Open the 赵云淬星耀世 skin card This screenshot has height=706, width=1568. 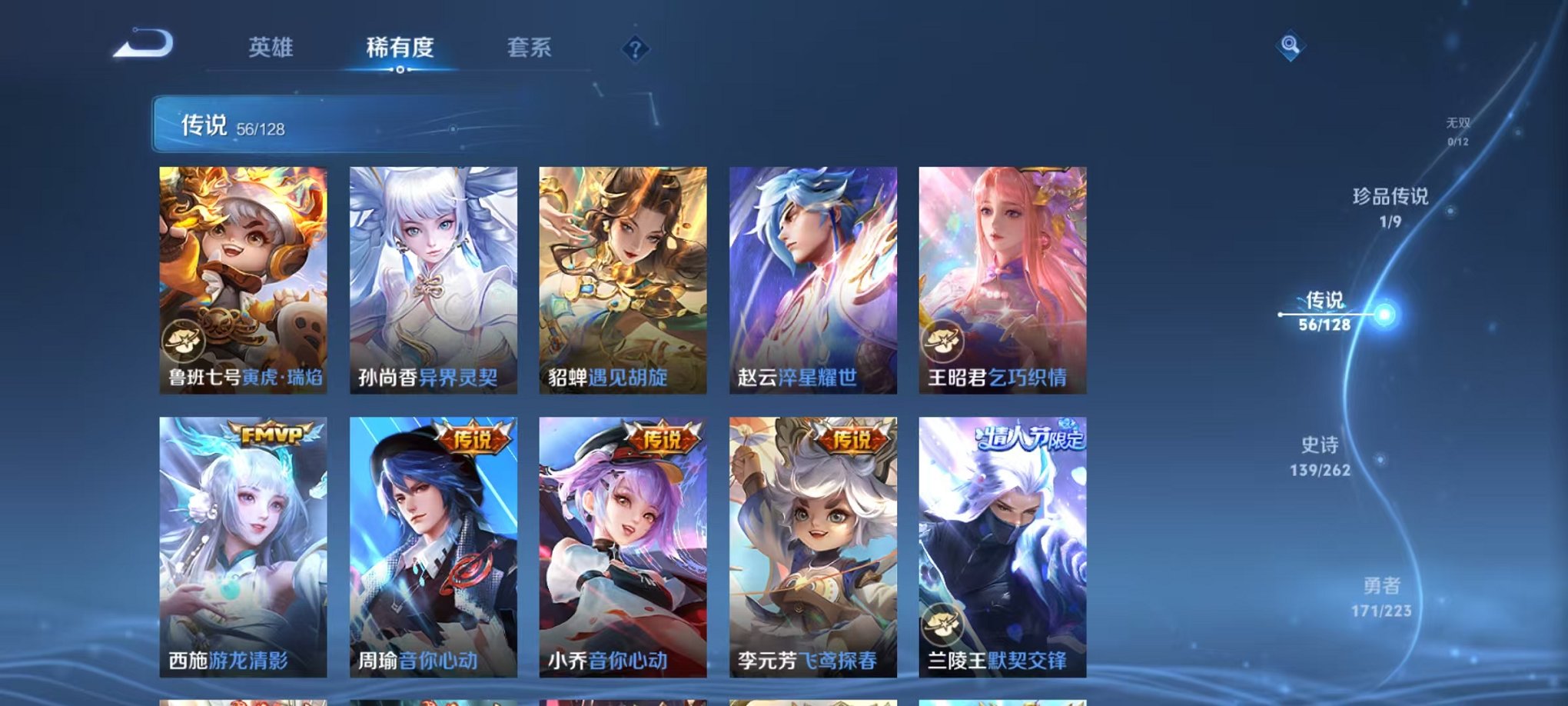815,277
